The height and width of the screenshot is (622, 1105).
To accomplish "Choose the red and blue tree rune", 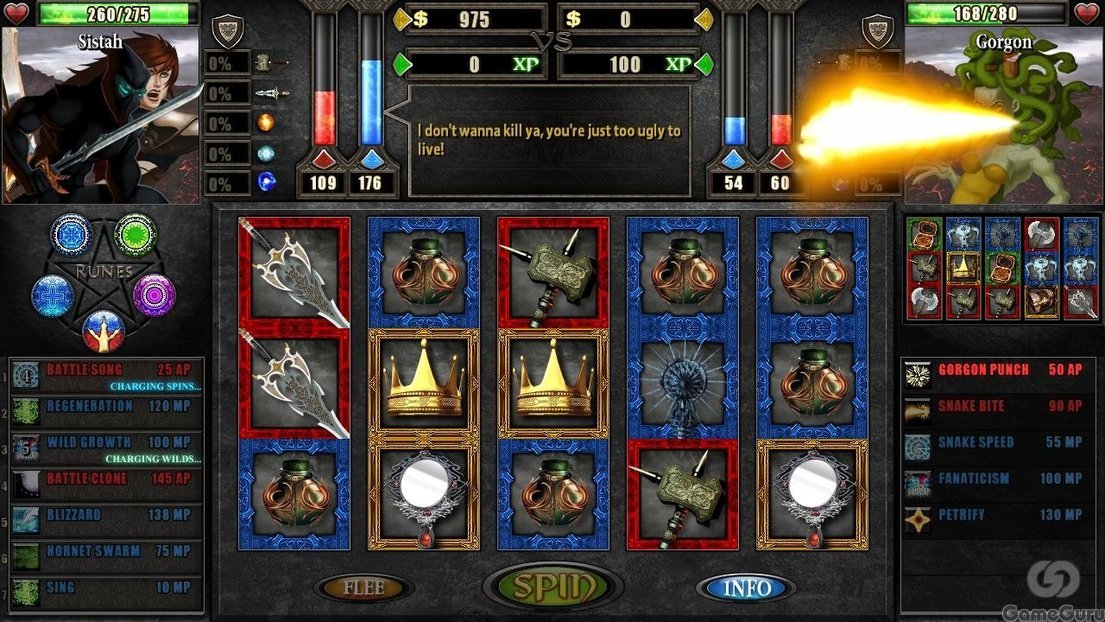I will (104, 328).
